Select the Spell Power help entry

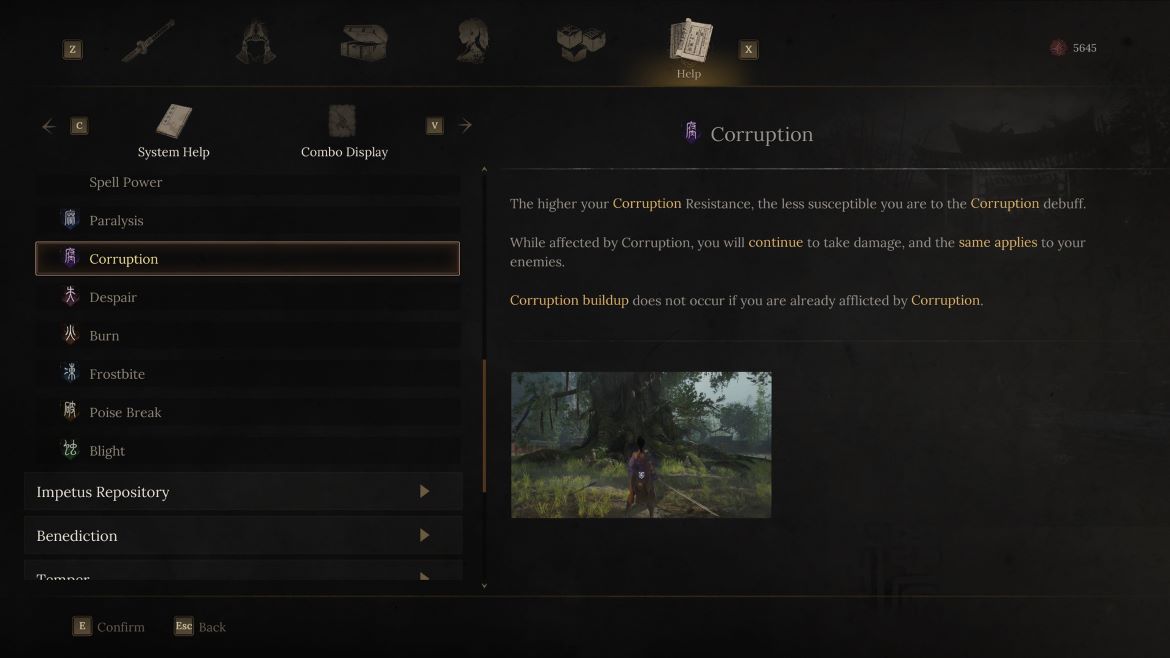tap(126, 182)
